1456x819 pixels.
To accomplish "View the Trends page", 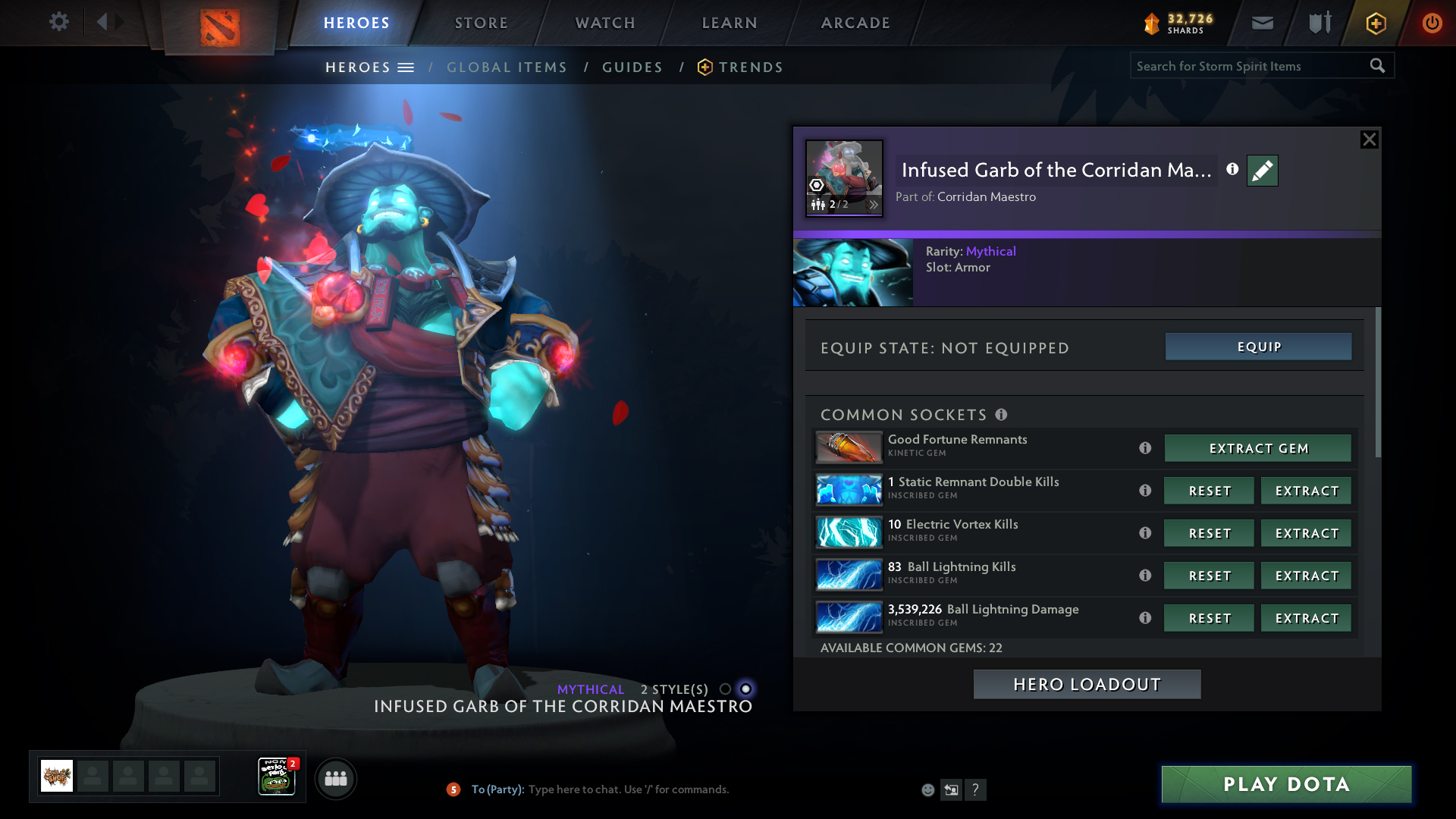I will [750, 67].
